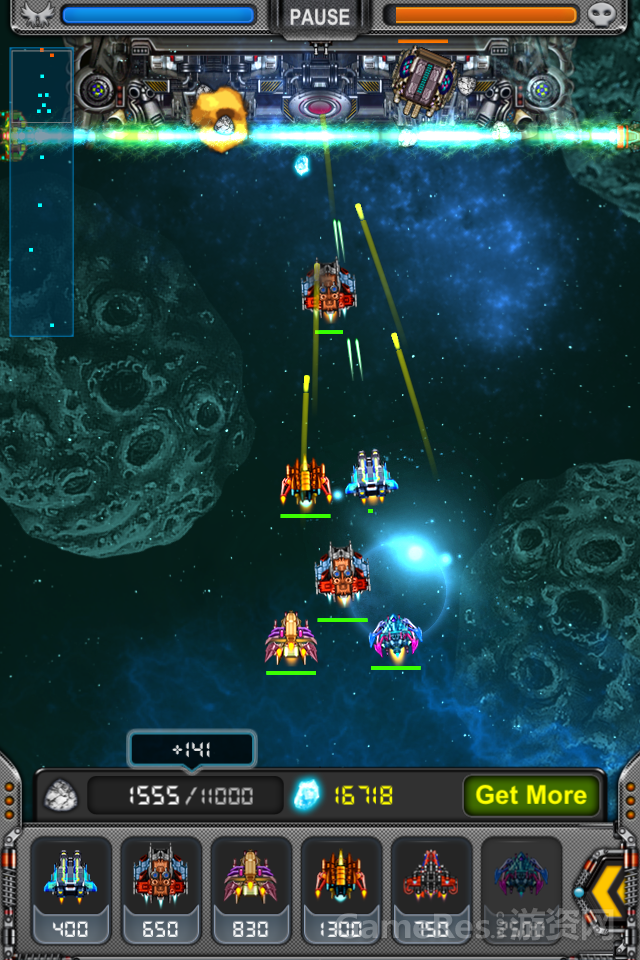This screenshot has height=960, width=640.
Task: Pick the red ship costing 750
Action: pos(430,888)
